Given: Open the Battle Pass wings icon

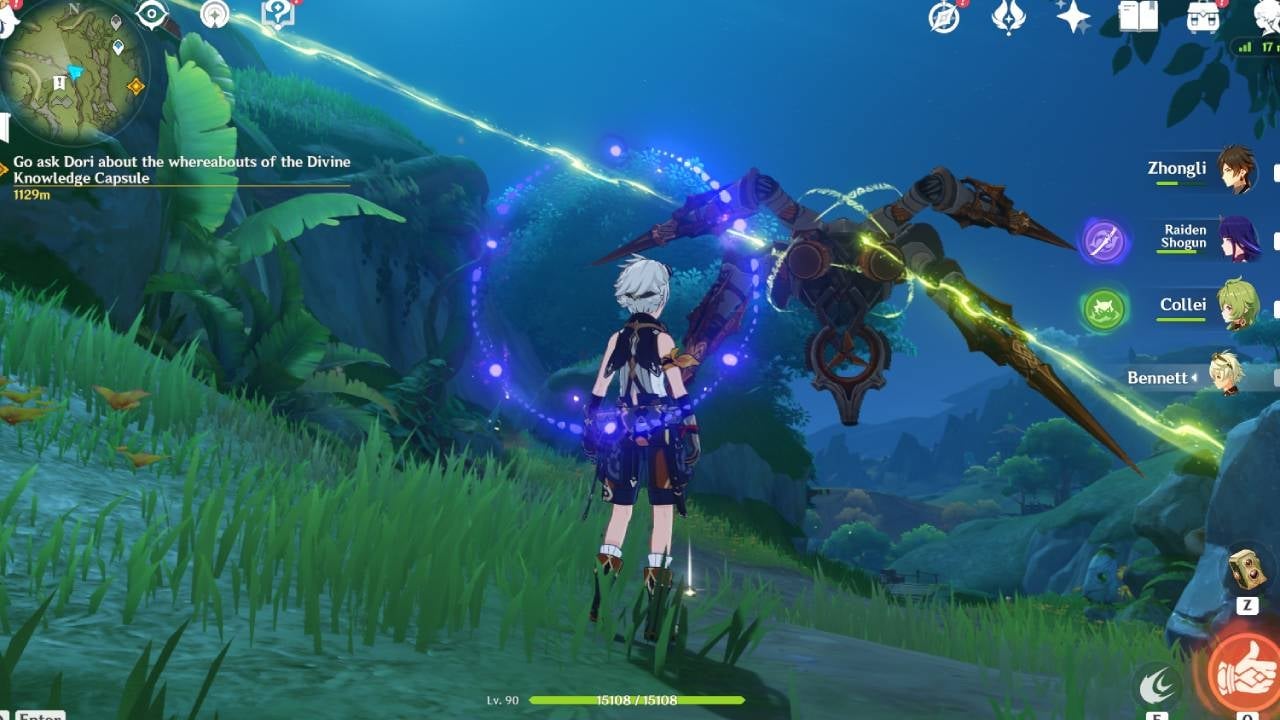Looking at the screenshot, I should tap(1006, 20).
